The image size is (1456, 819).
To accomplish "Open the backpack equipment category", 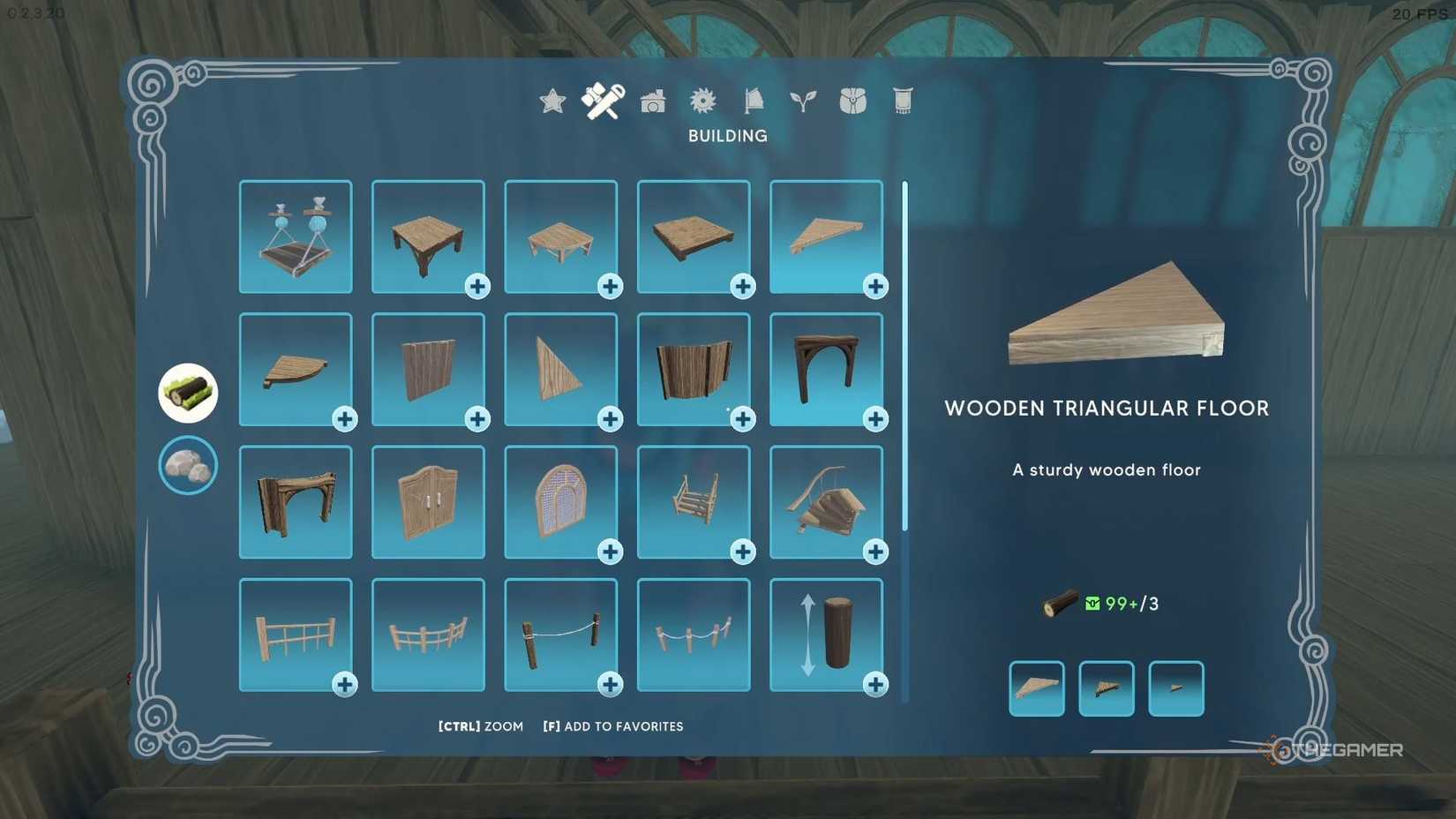I will [x=853, y=101].
